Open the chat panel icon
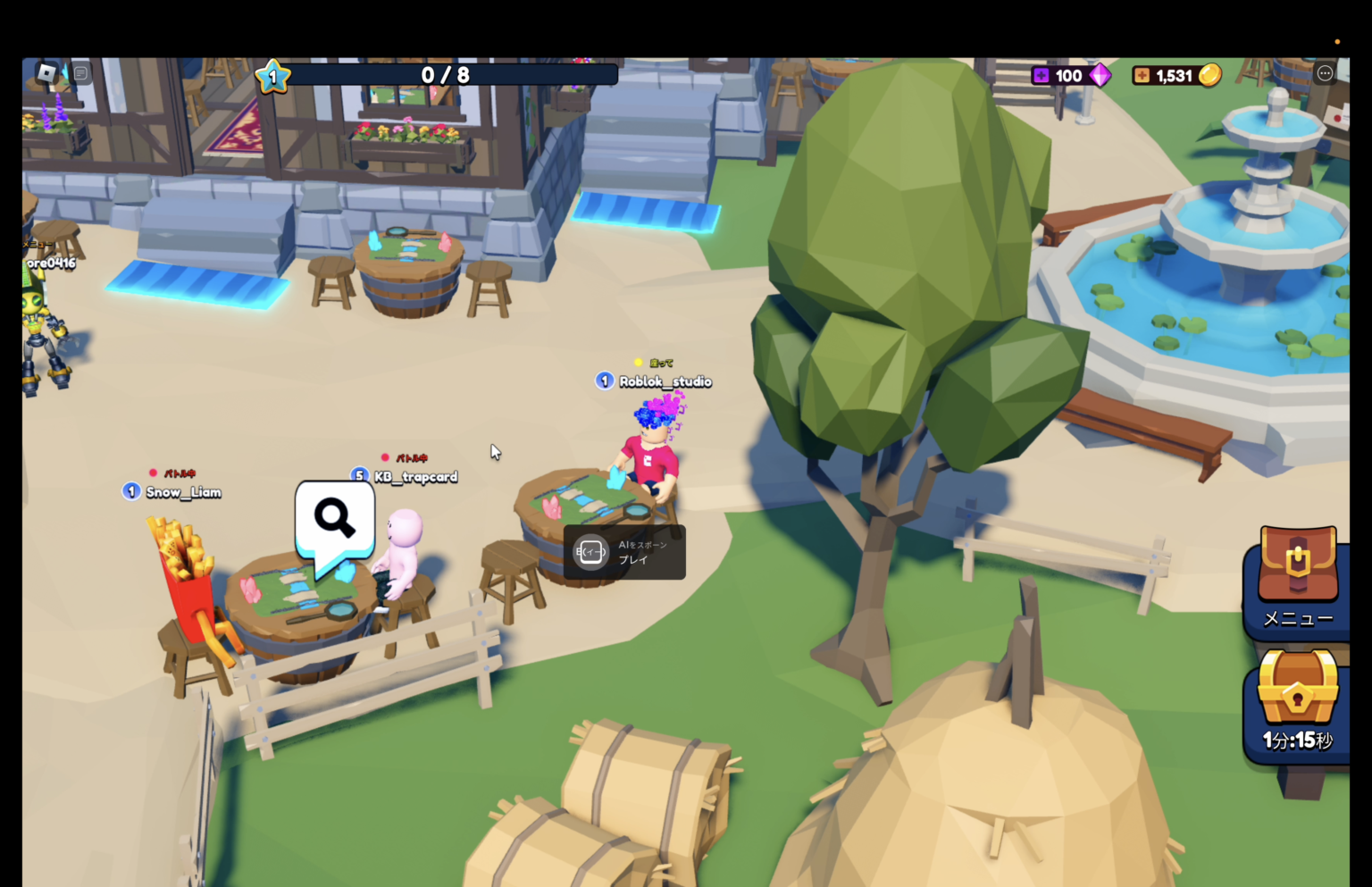Viewport: 1372px width, 887px height. (80, 73)
